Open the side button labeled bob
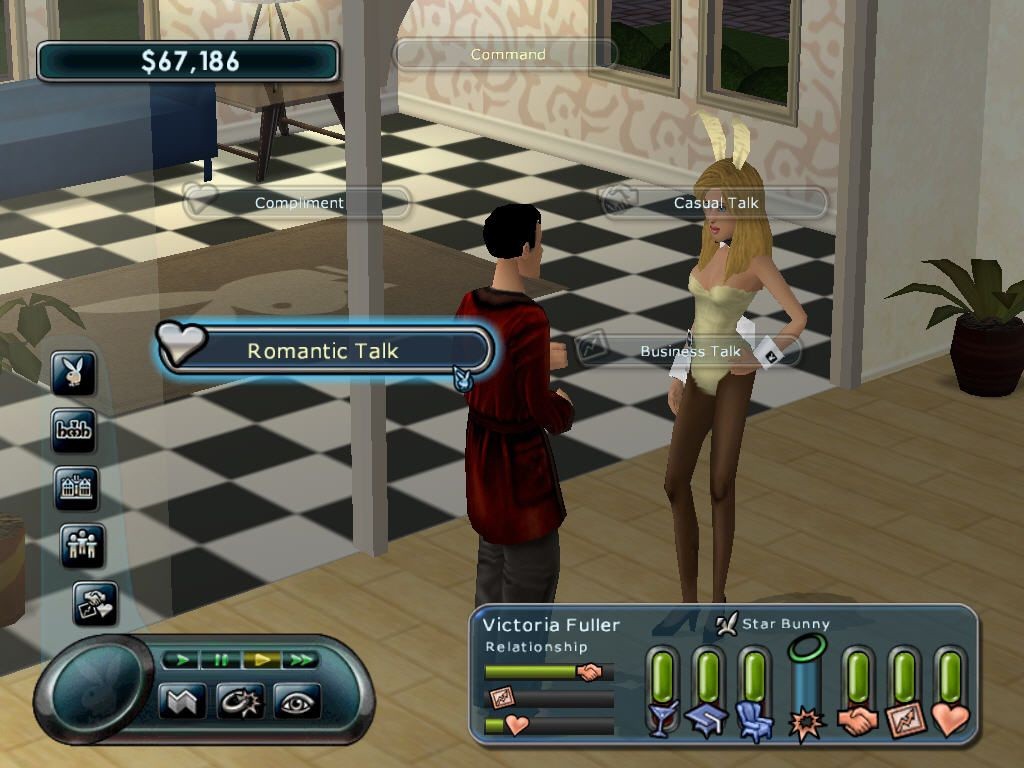The width and height of the screenshot is (1024, 768). tap(74, 431)
